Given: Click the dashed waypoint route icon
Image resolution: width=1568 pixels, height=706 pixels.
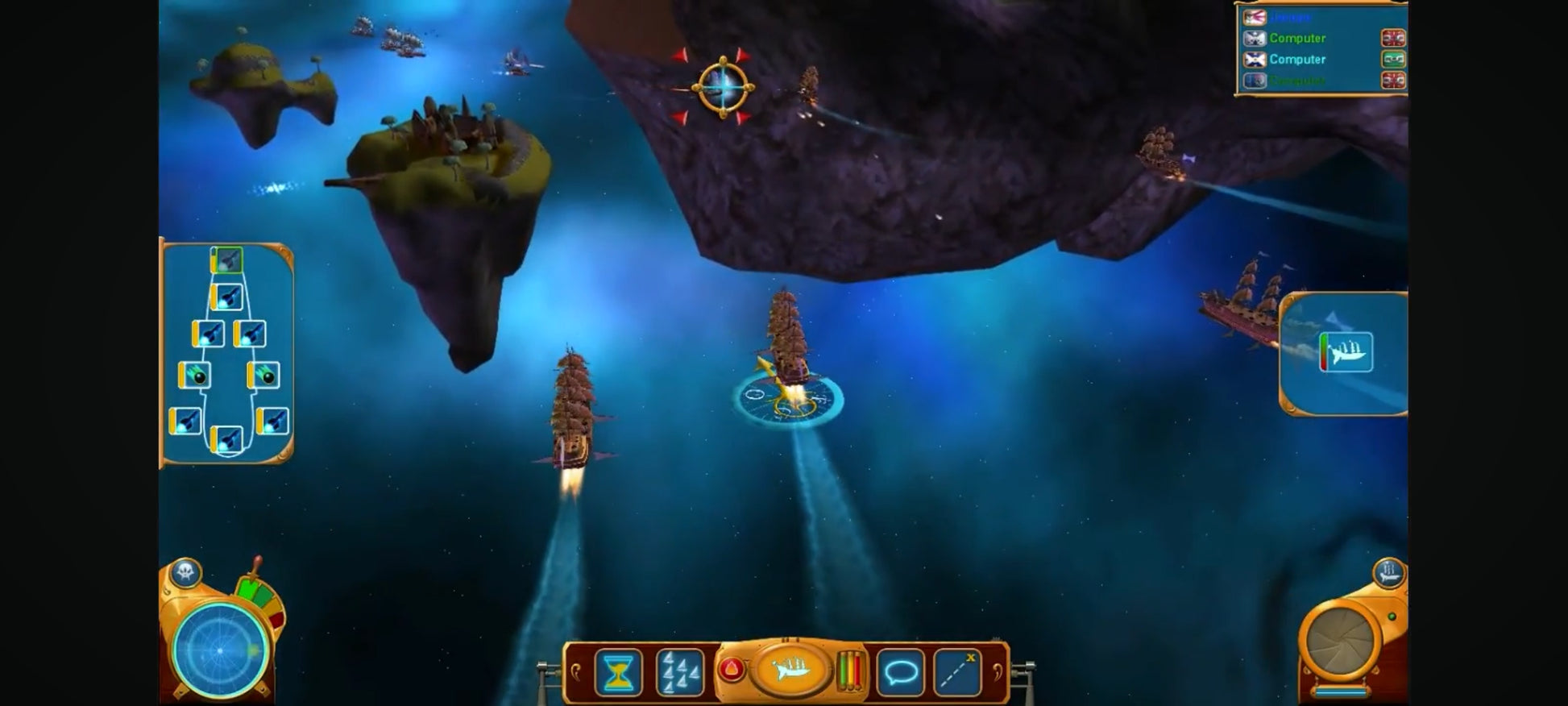Looking at the screenshot, I should pos(957,672).
